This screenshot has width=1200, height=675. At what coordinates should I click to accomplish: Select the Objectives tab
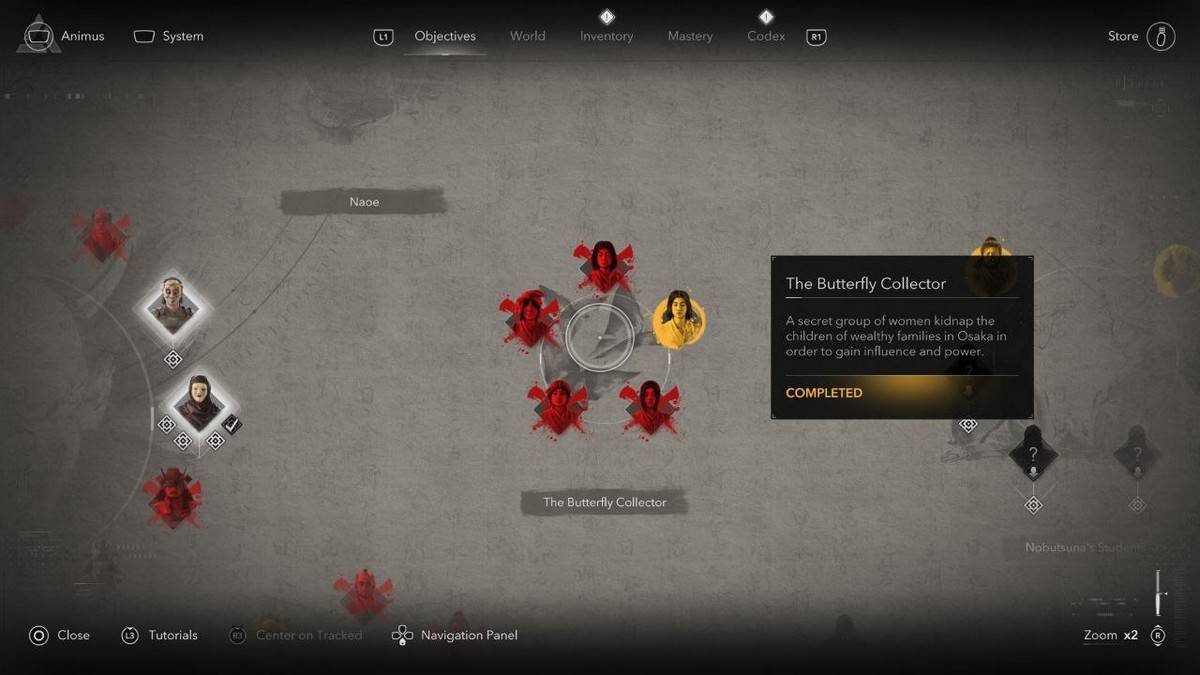click(445, 36)
